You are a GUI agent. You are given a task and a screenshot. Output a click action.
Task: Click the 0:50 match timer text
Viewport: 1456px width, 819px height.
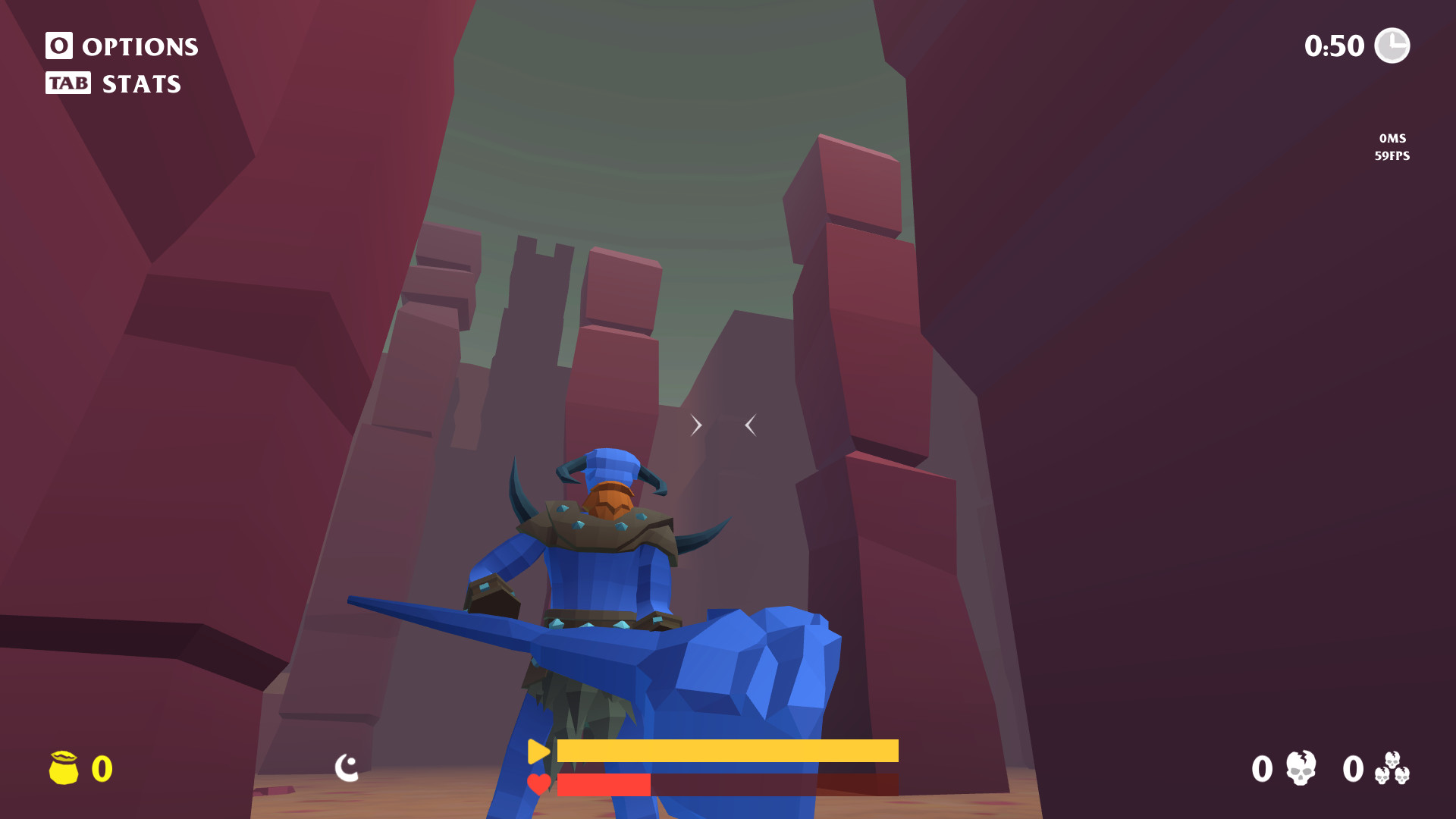(1336, 46)
